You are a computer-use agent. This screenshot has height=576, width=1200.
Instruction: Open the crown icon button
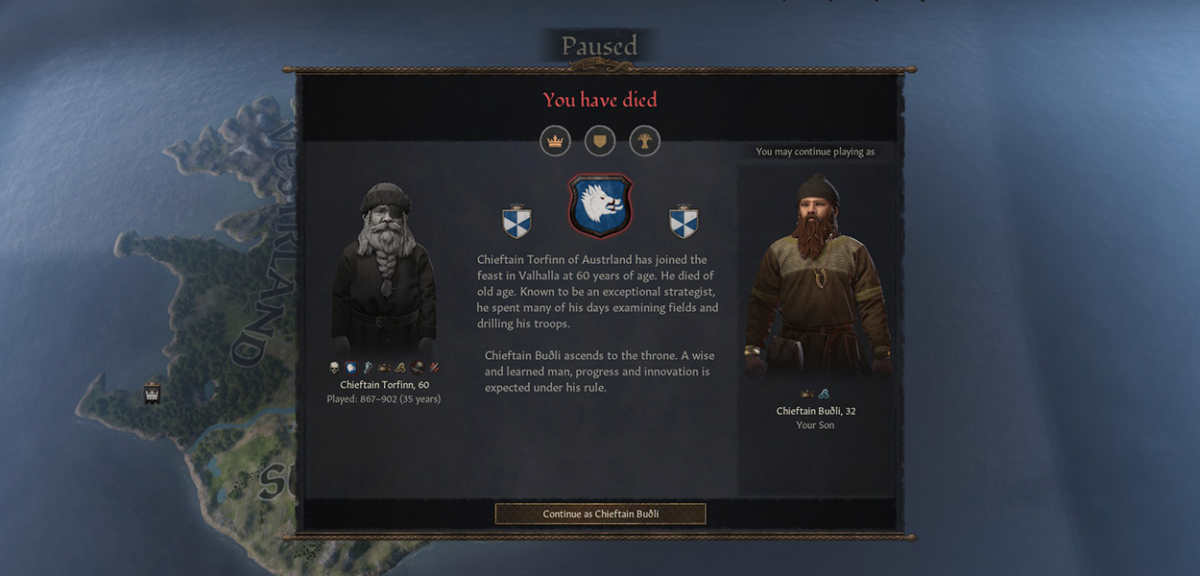click(555, 140)
